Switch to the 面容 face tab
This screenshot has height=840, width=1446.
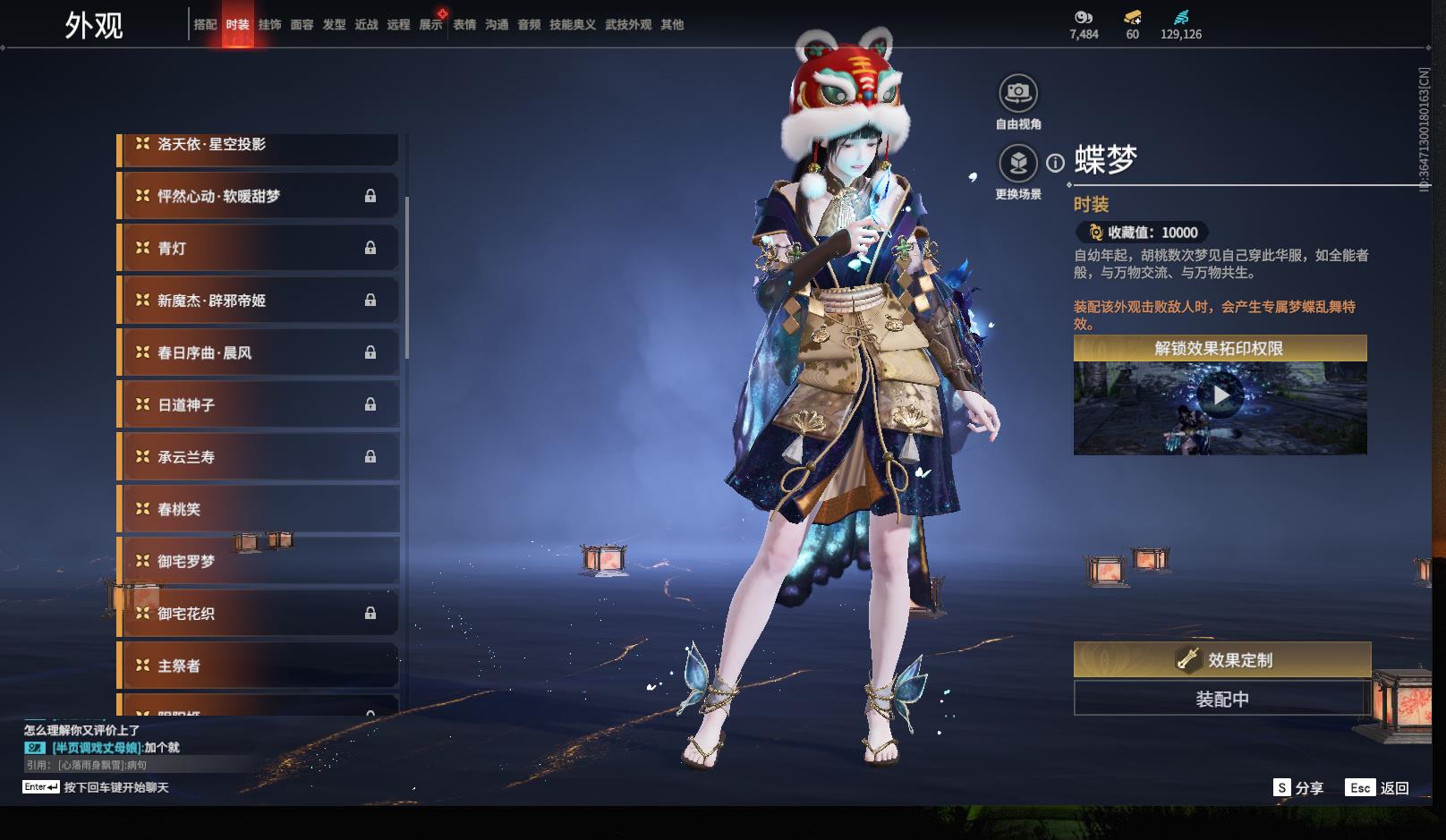(x=302, y=25)
